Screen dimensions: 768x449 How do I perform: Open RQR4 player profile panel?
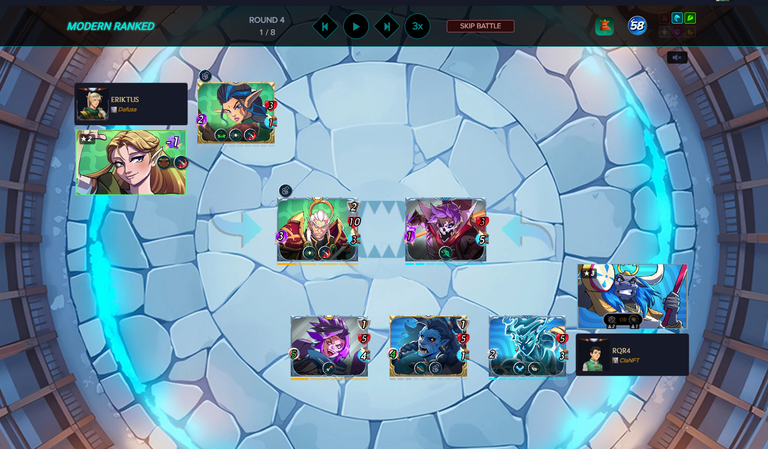632,355
